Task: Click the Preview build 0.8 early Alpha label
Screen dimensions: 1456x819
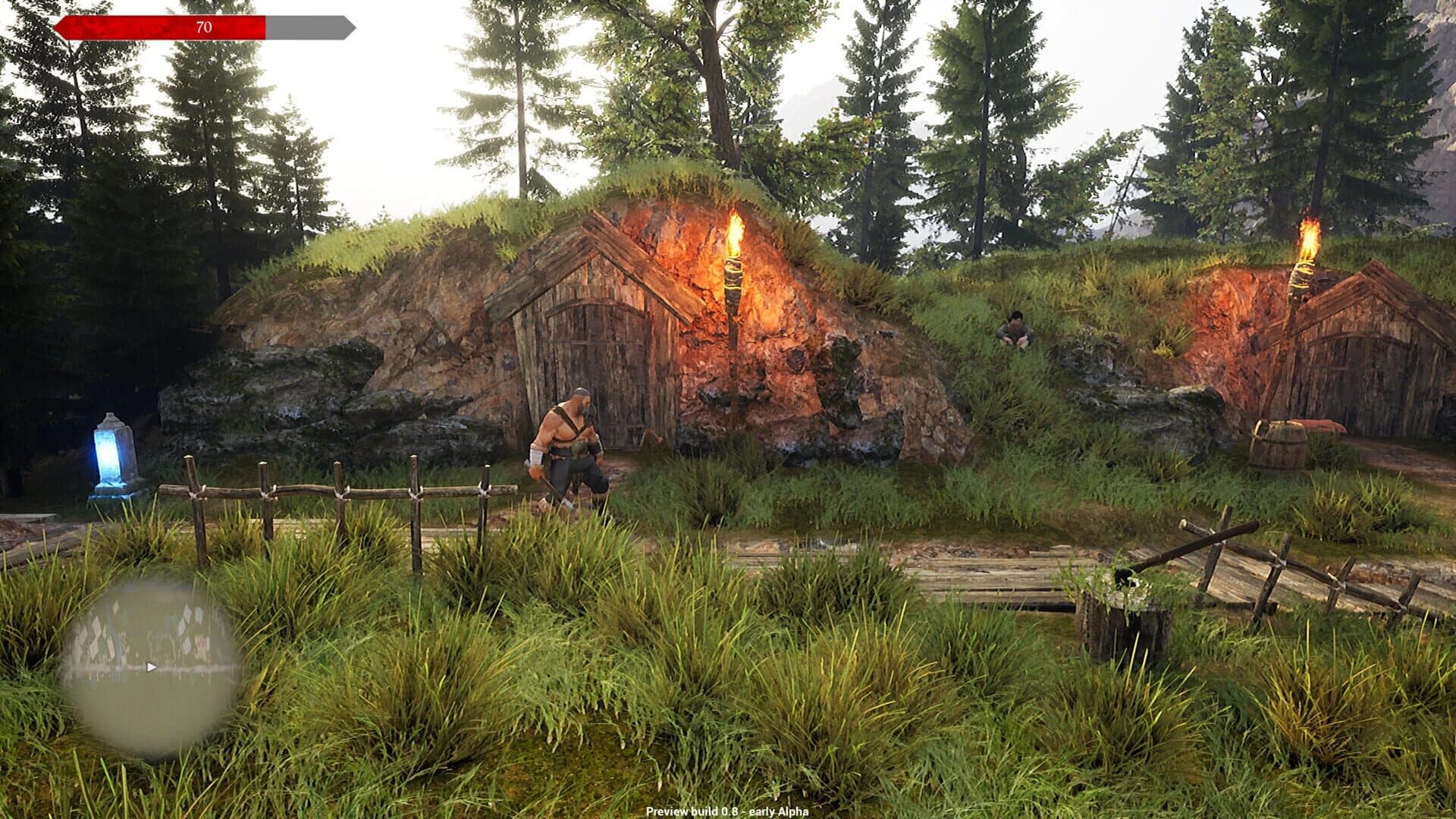Action: 728,812
